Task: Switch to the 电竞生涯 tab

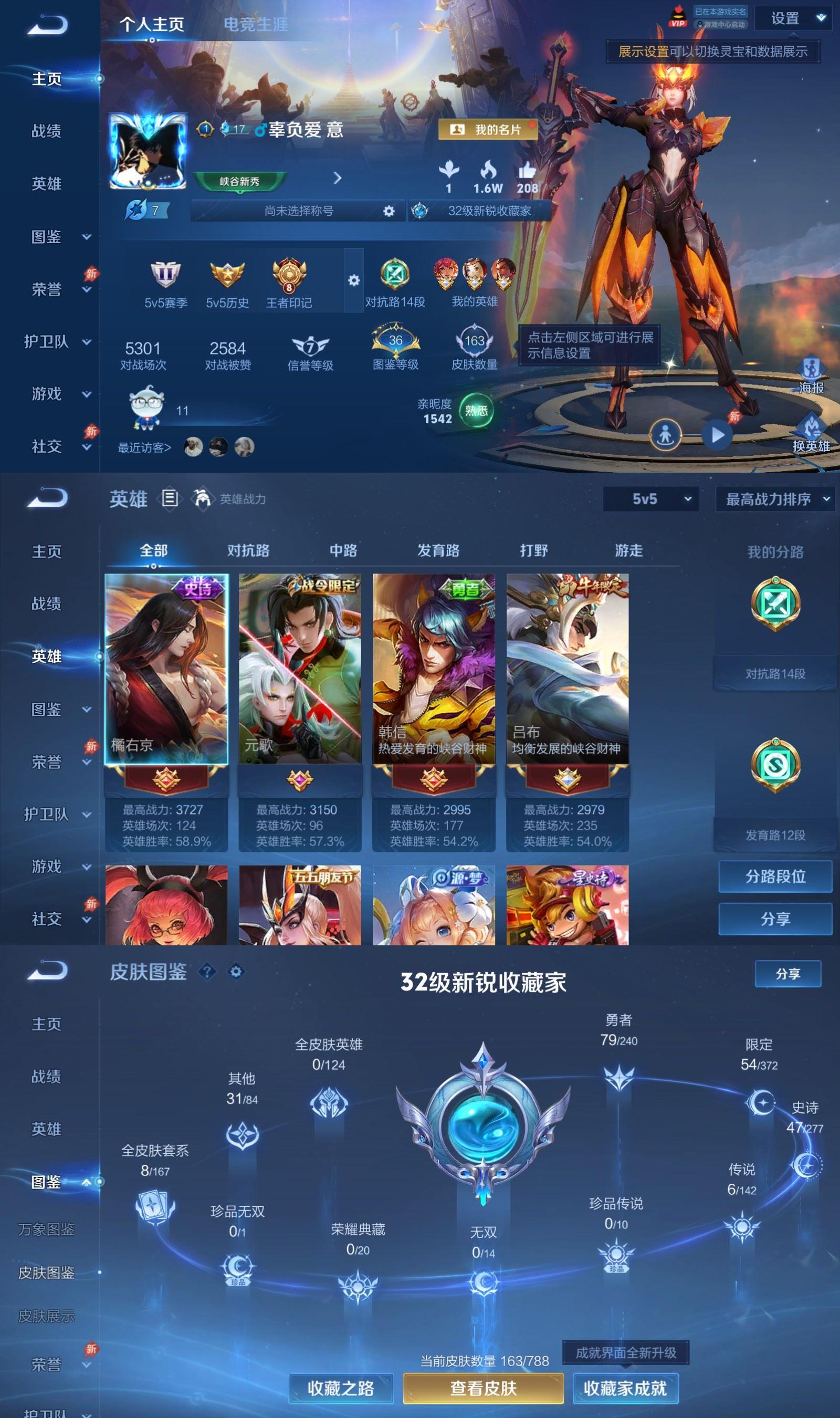Action: click(x=256, y=25)
